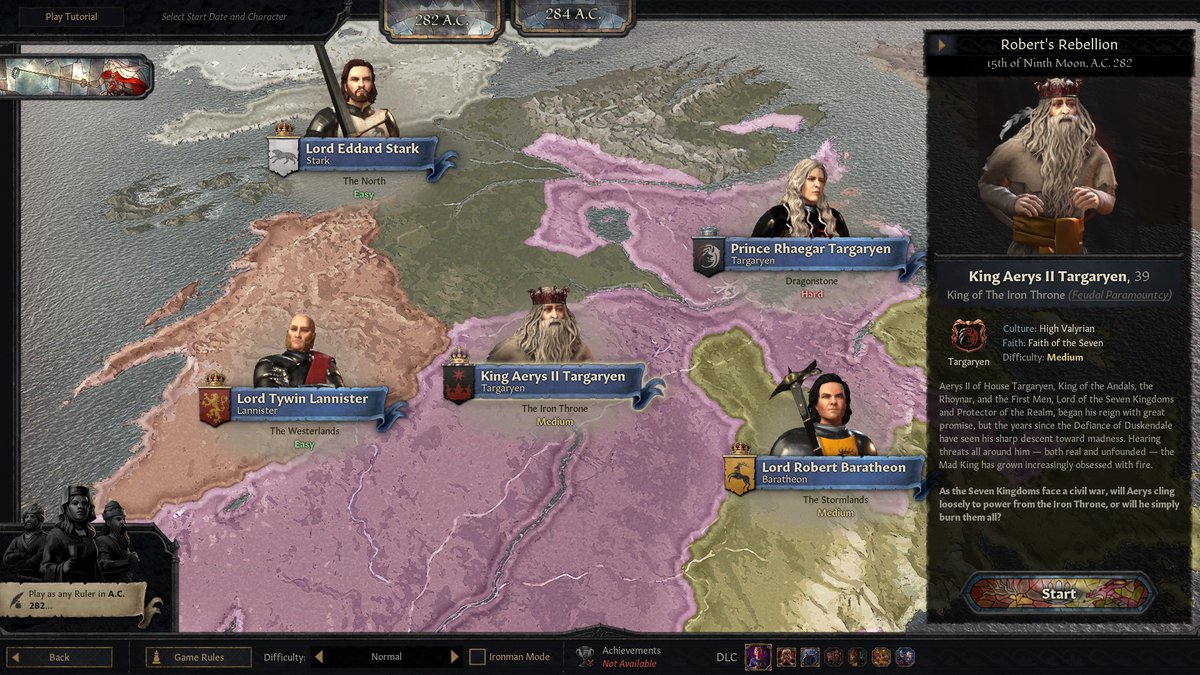Open the Game Rules settings

click(x=198, y=657)
